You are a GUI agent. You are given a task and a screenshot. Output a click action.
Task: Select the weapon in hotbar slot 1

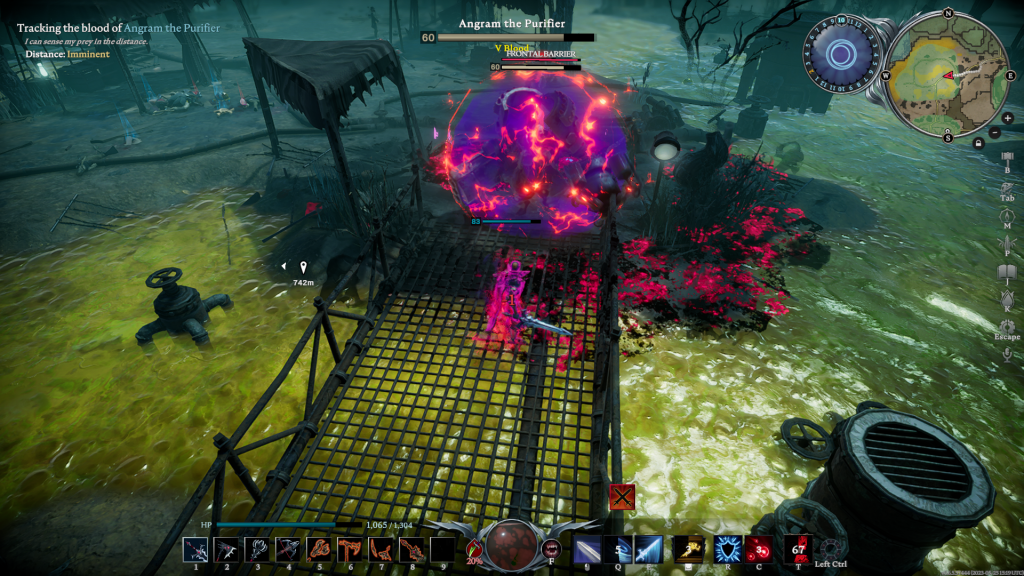[x=196, y=549]
